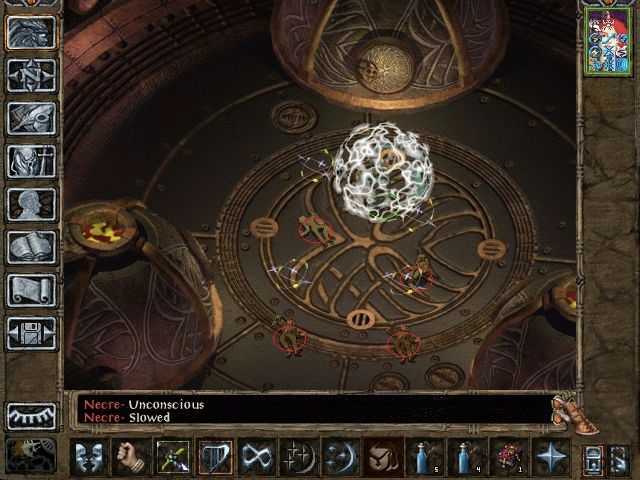Cast the infinity-symbol quick spell
Screen dimensions: 640x480
coord(256,457)
